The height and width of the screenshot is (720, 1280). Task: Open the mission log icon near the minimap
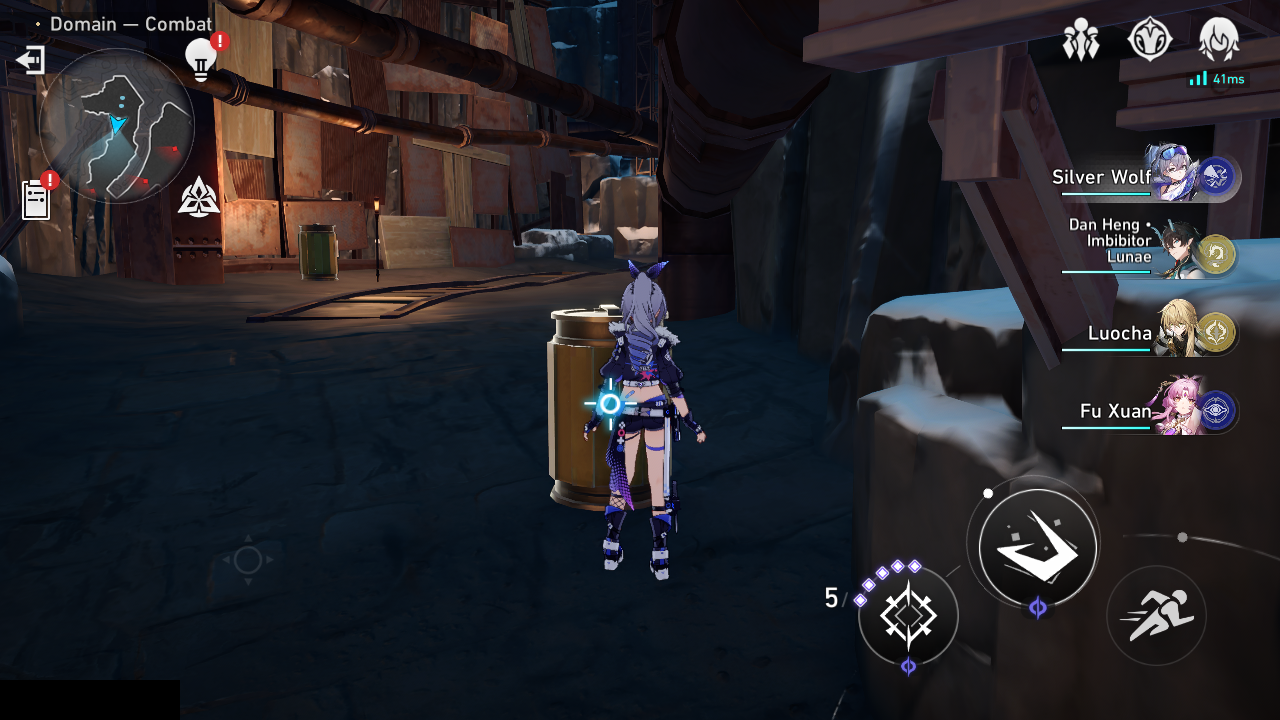(x=37, y=199)
